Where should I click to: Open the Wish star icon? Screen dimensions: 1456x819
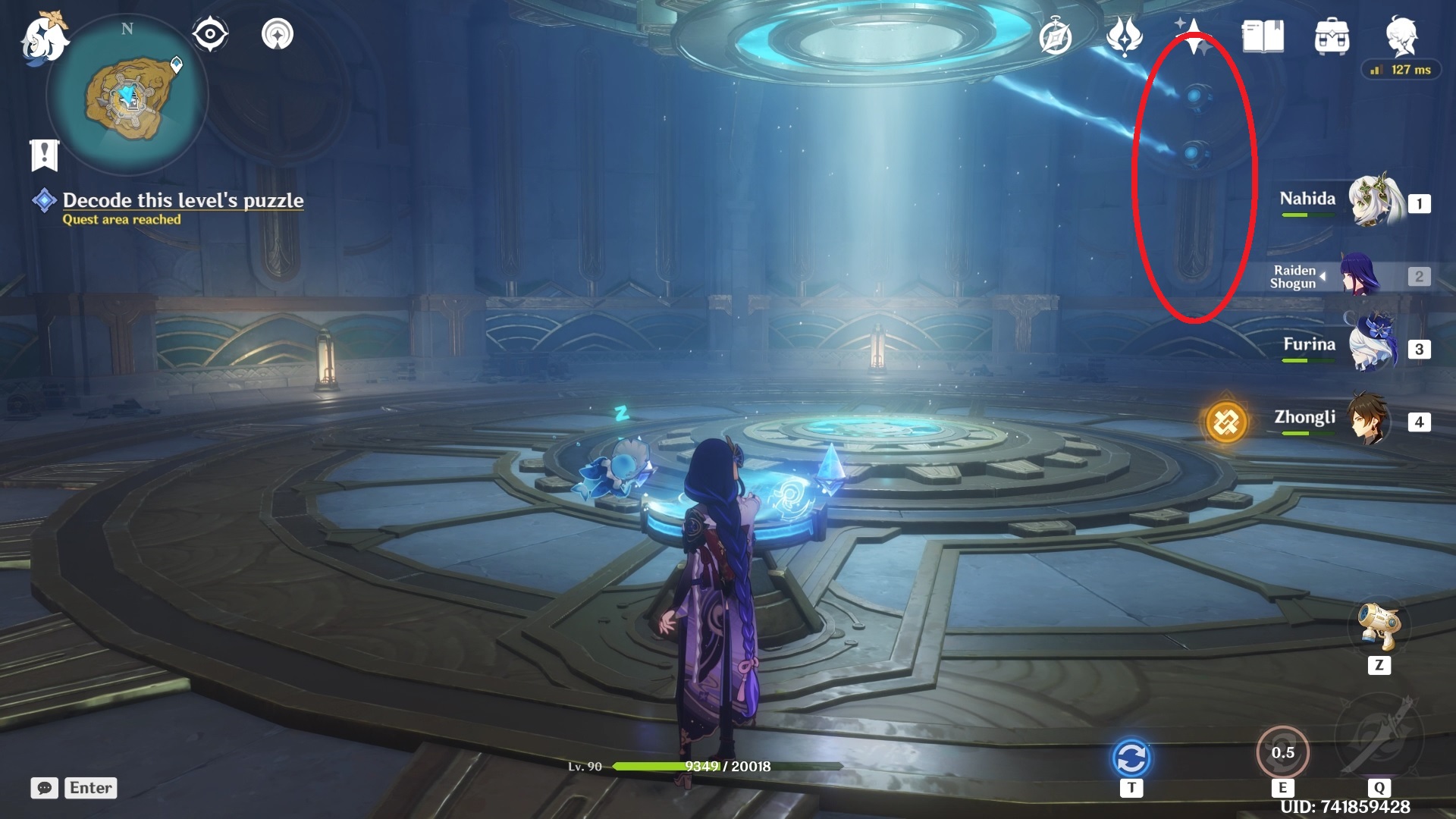point(1194,36)
